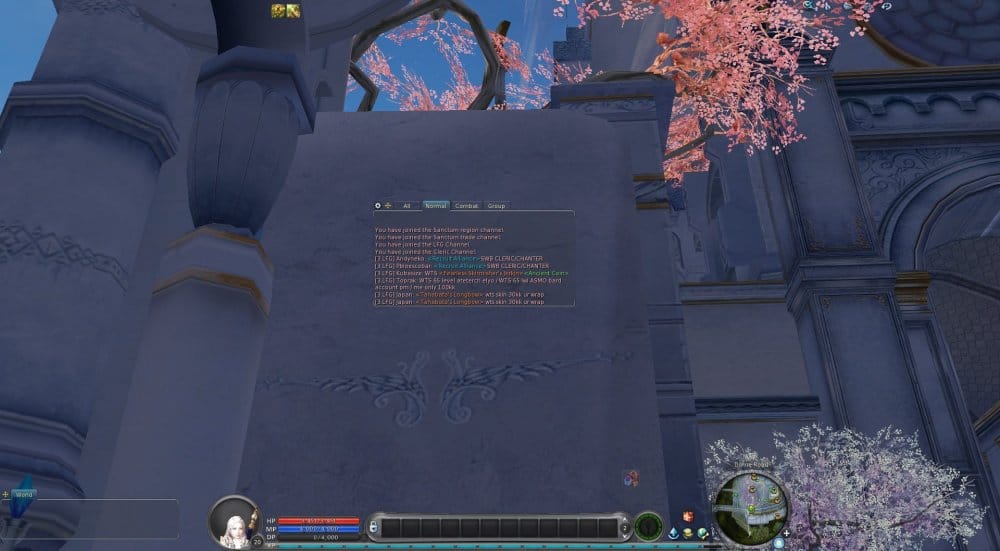This screenshot has height=551, width=1000.
Task: Zoom in with the minimap plus button
Action: (x=787, y=533)
